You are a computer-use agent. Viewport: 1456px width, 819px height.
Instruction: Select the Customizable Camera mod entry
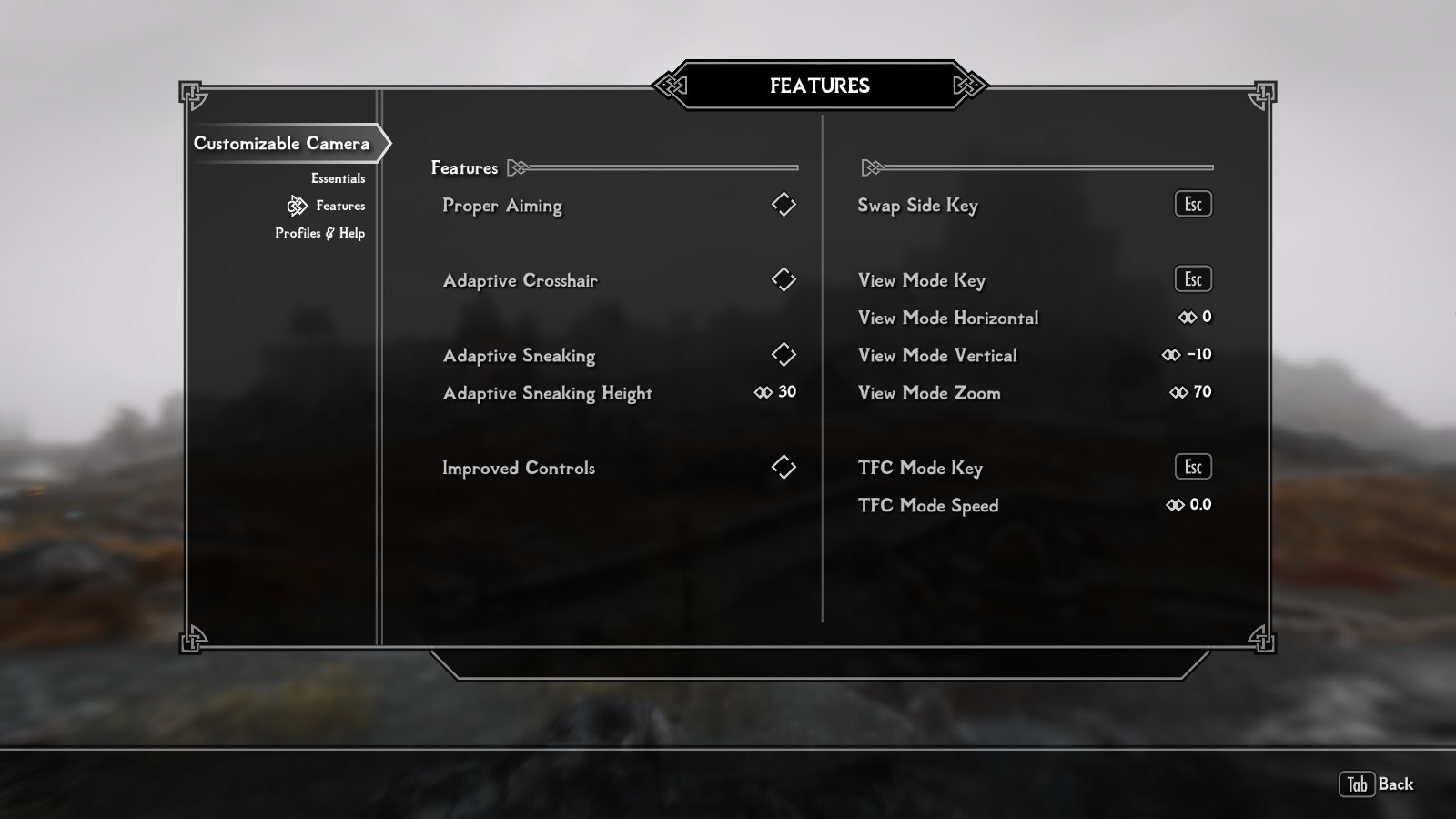pyautogui.click(x=282, y=144)
